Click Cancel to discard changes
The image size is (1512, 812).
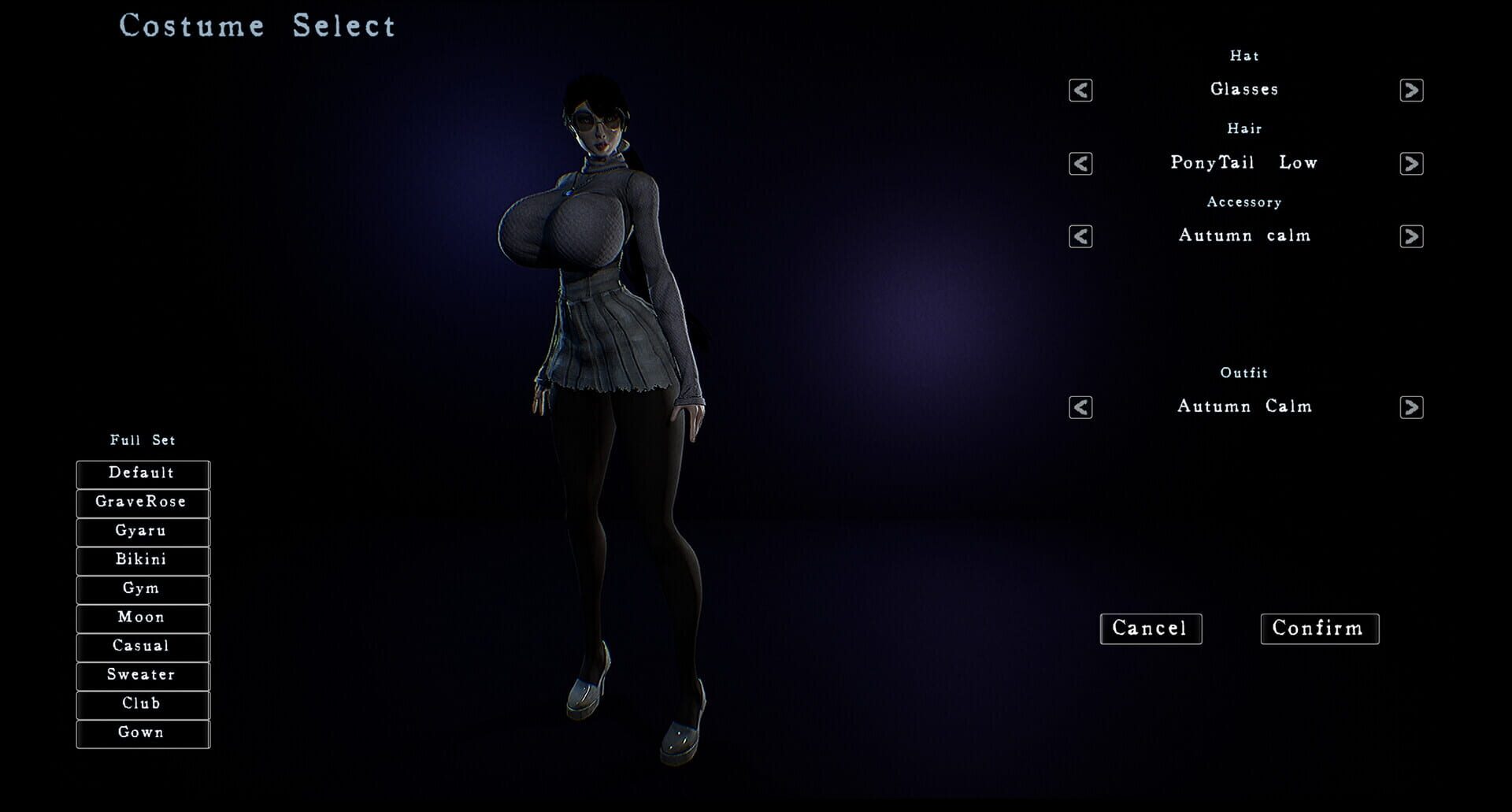[1151, 628]
